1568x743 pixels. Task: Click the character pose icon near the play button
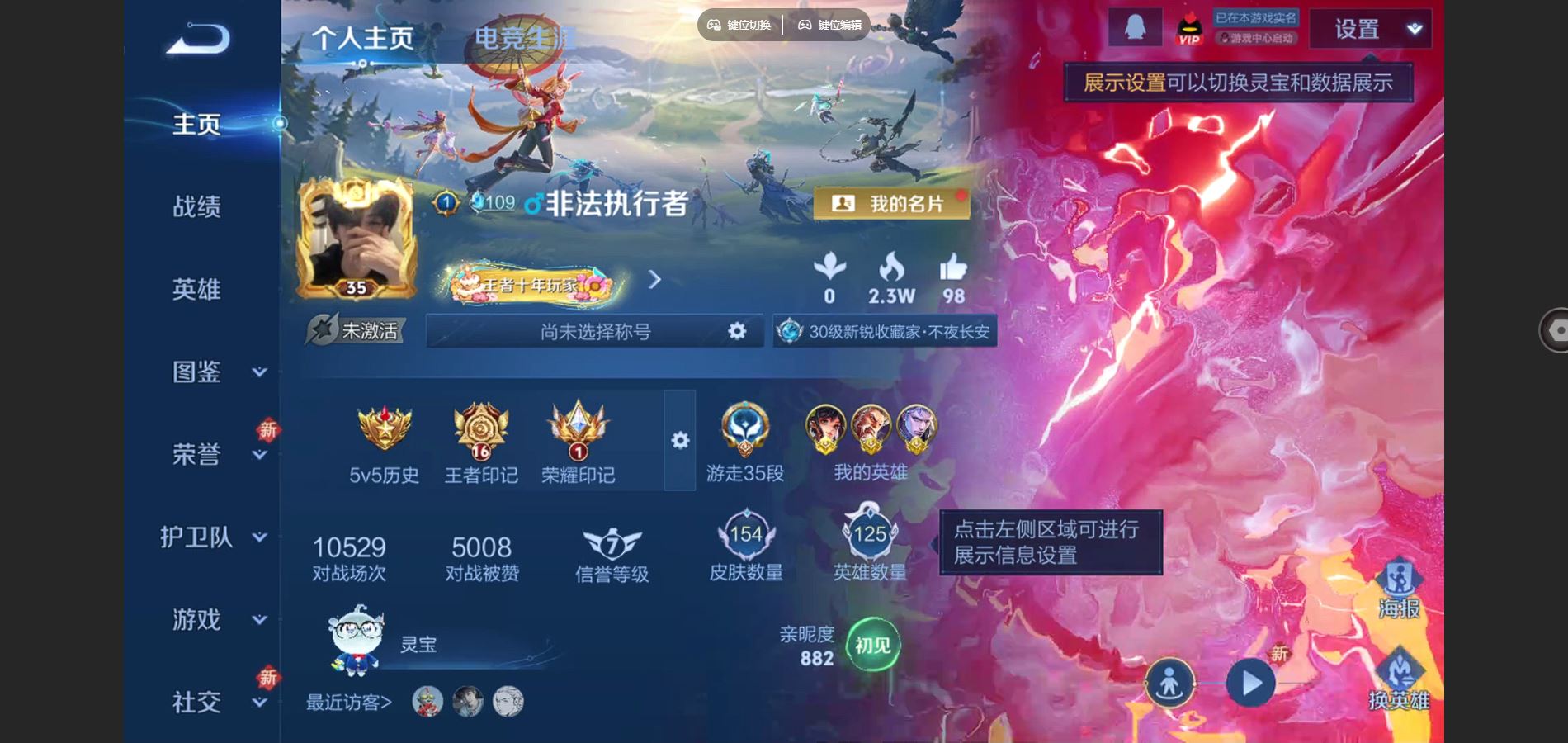(1170, 681)
